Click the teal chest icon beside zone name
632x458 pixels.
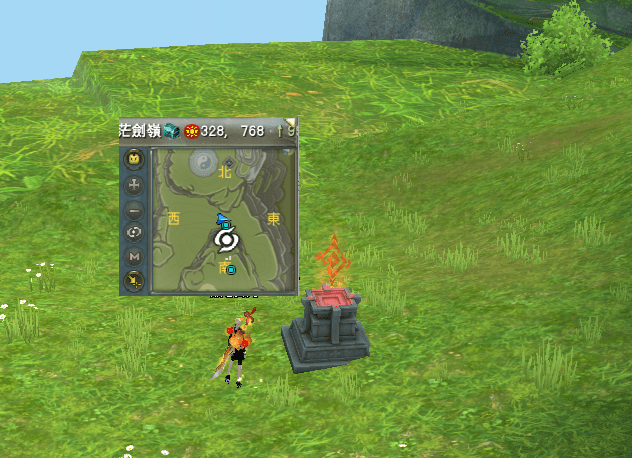(172, 130)
